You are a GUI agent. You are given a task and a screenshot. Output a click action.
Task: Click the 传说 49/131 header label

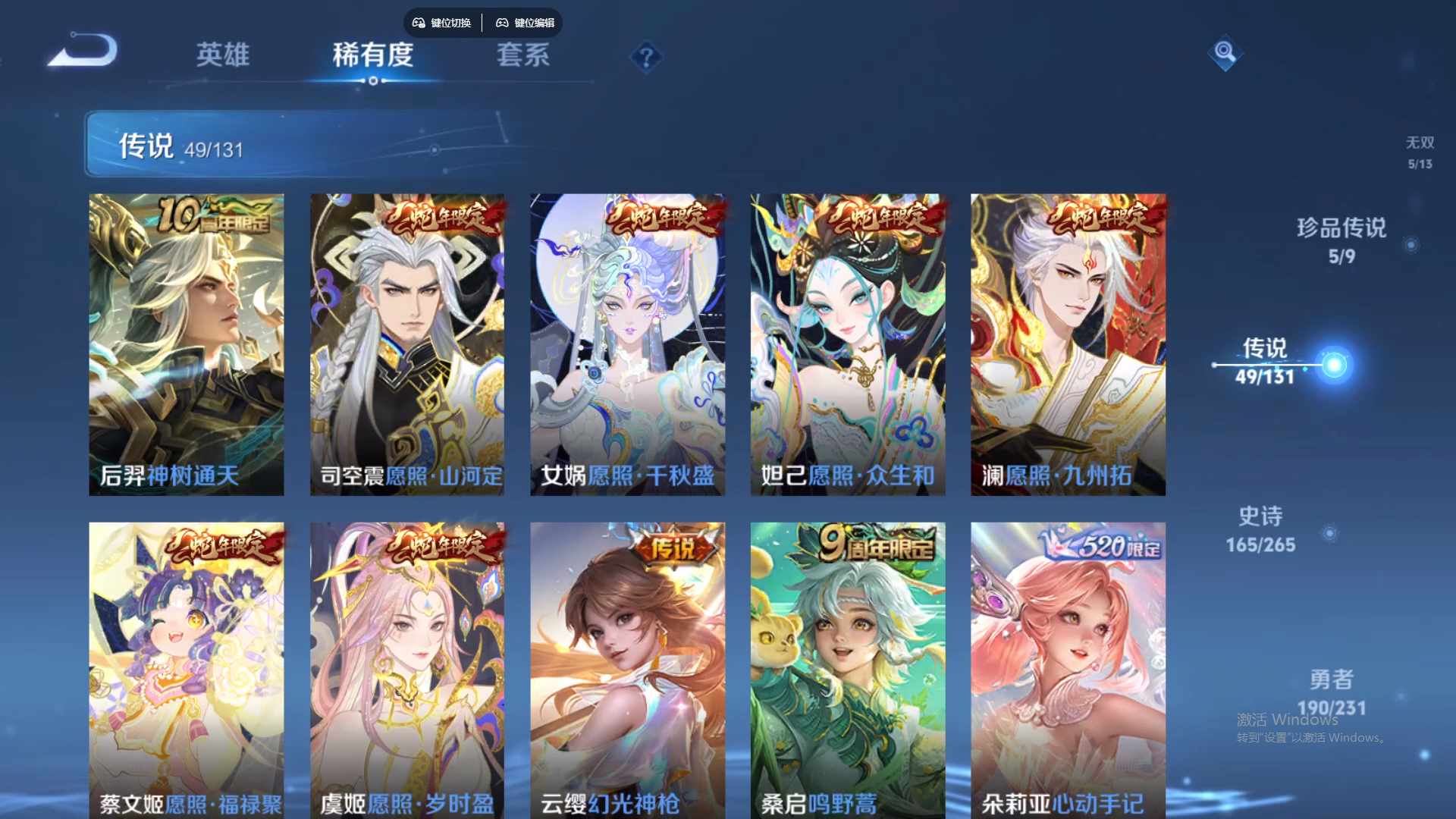pos(178,144)
